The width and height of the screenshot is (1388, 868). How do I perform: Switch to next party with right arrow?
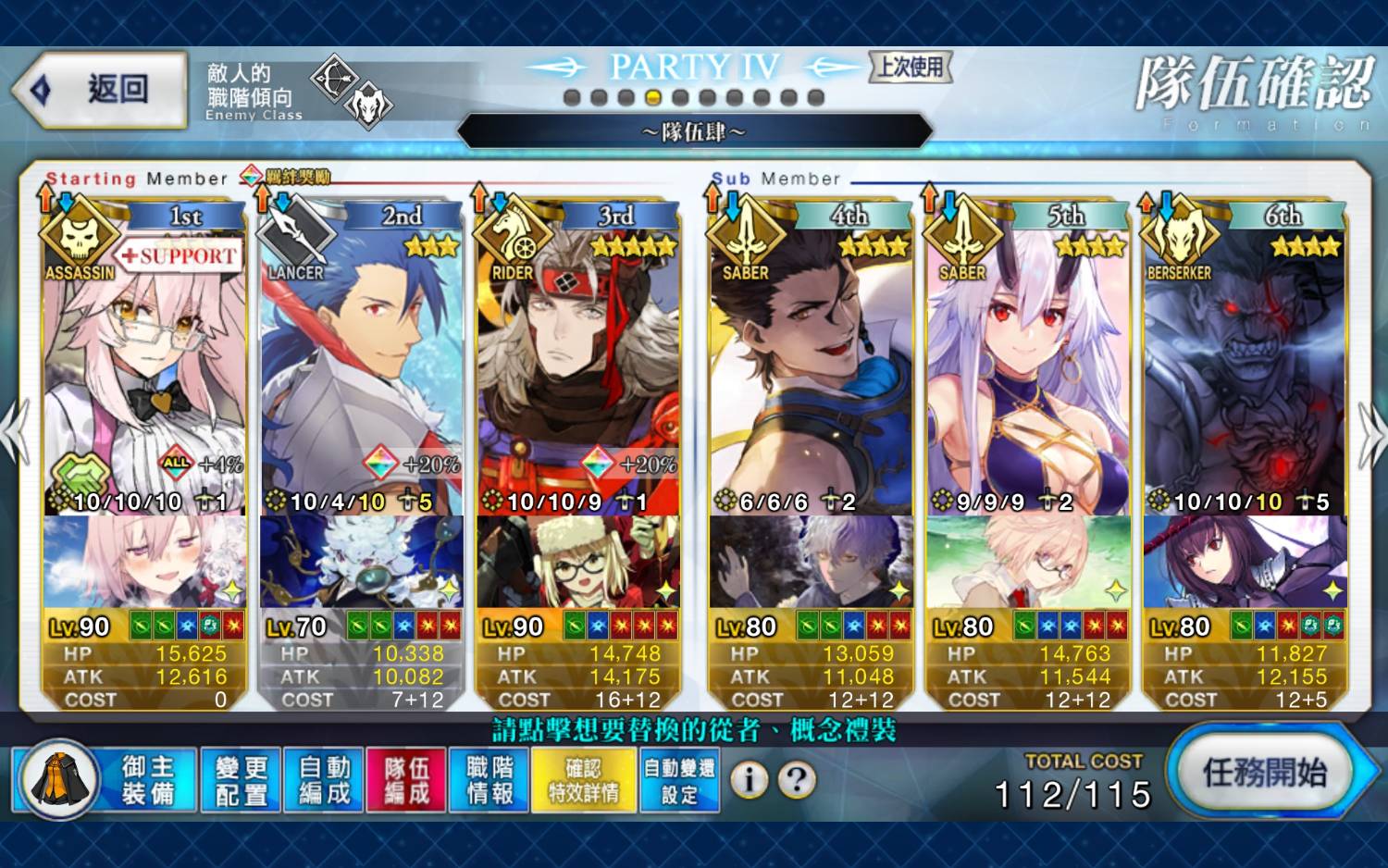(x=1369, y=435)
